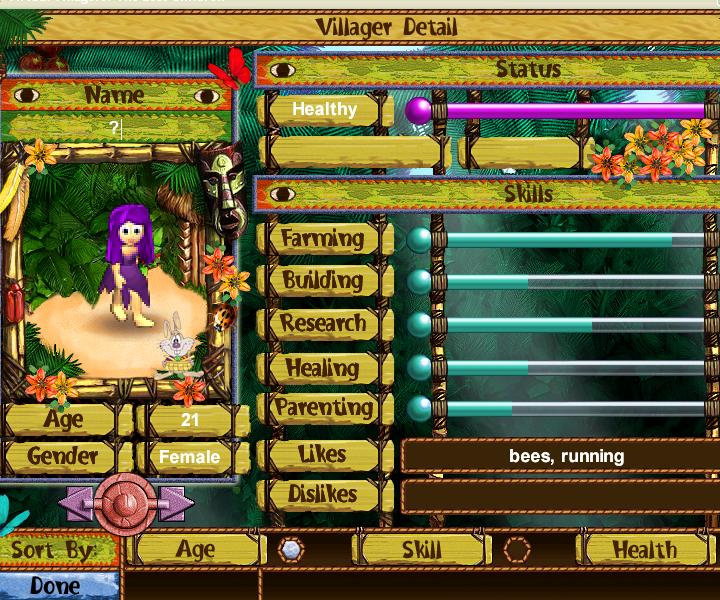Close the villager detail with Done

[56, 585]
